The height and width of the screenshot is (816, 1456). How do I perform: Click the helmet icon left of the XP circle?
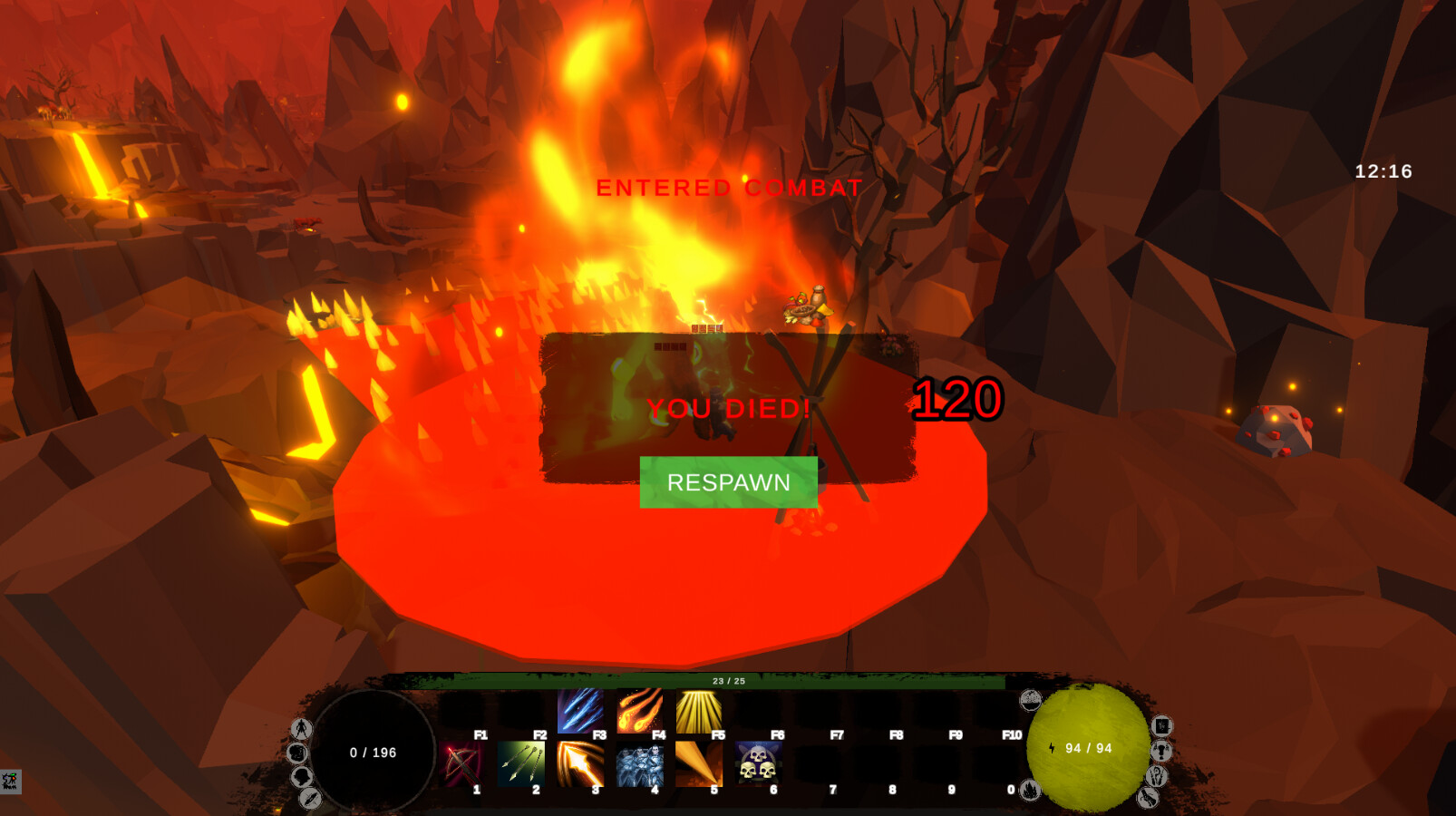pos(300,776)
